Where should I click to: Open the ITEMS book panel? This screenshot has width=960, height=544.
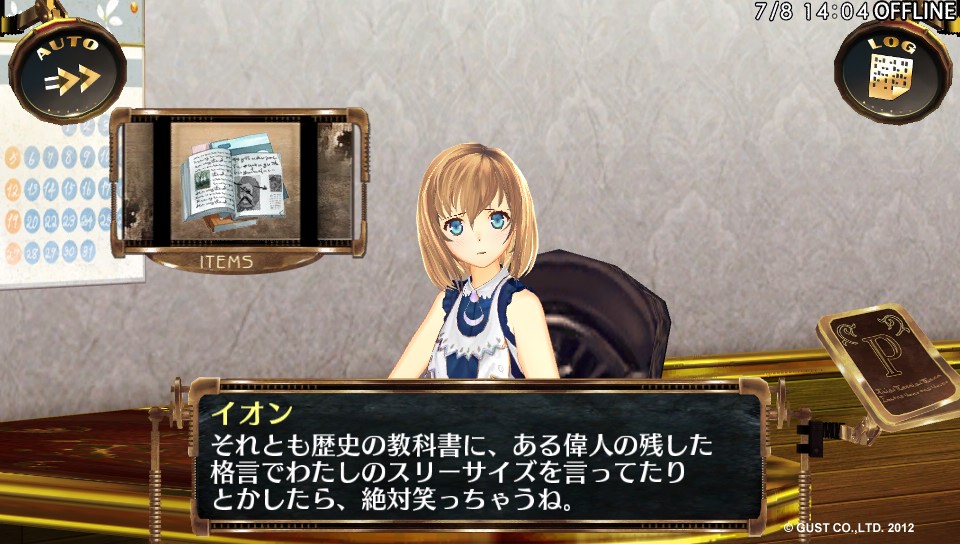click(x=233, y=183)
